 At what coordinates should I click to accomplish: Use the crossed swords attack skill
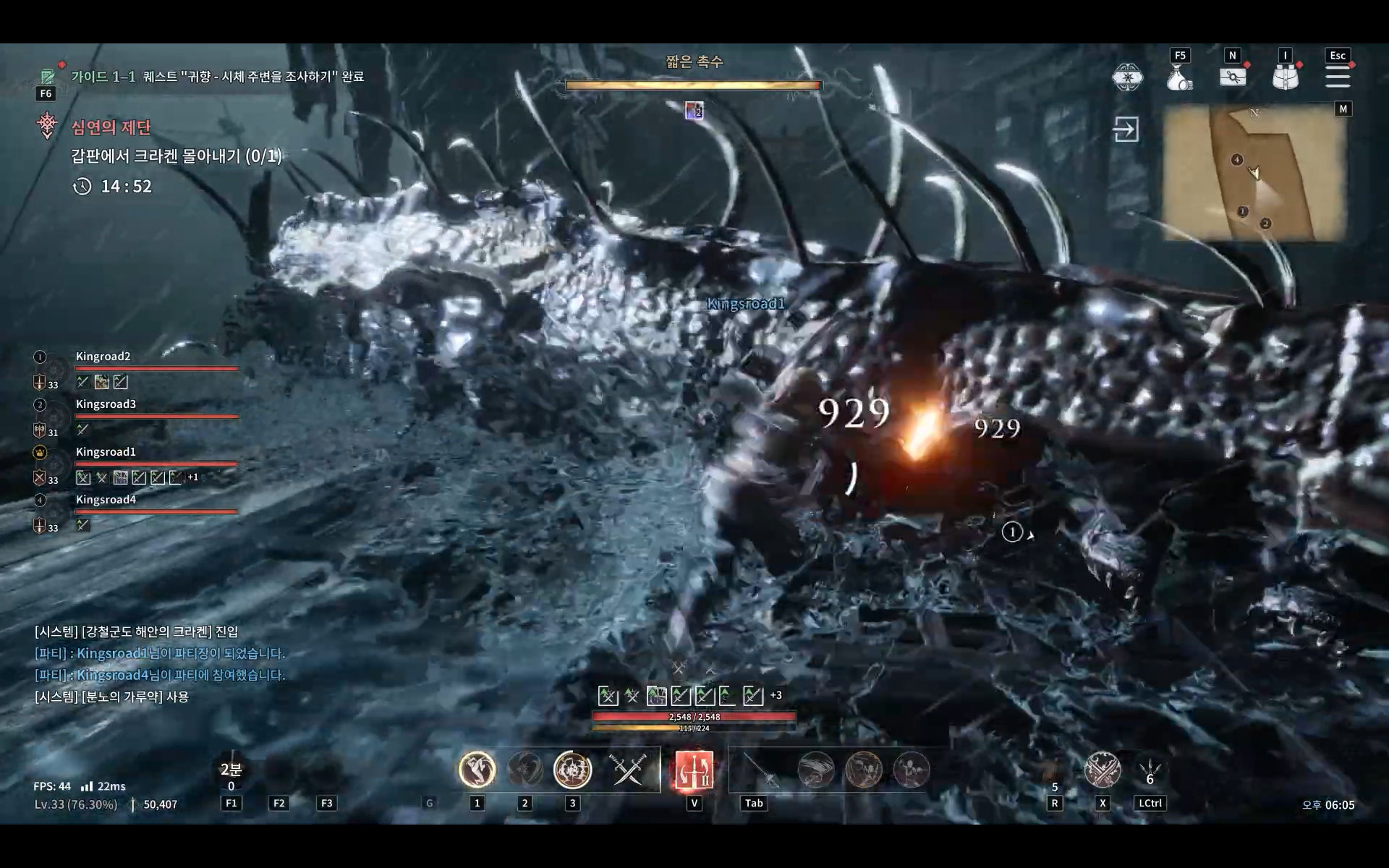pyautogui.click(x=627, y=769)
